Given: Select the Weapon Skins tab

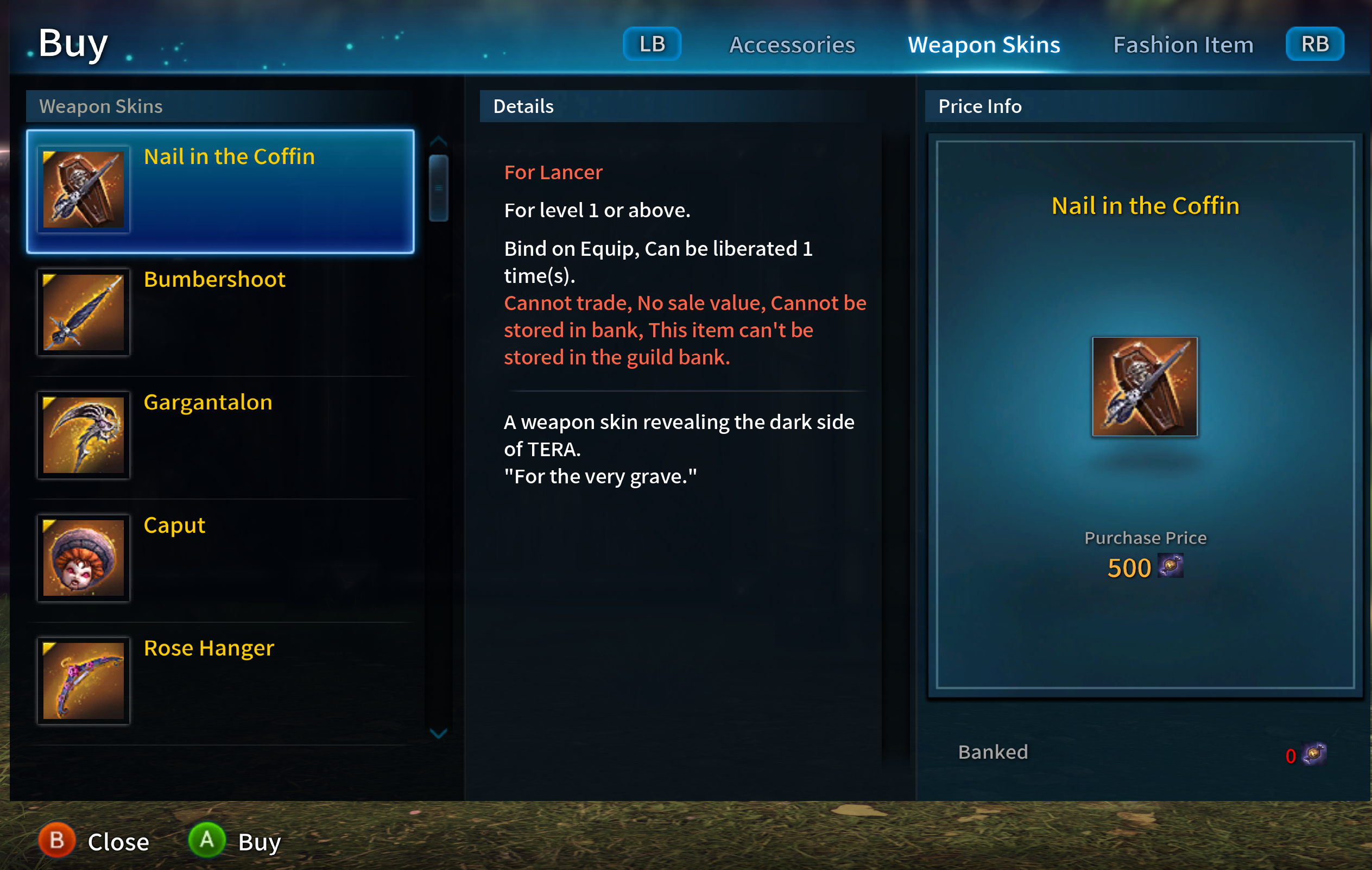Looking at the screenshot, I should pos(983,45).
